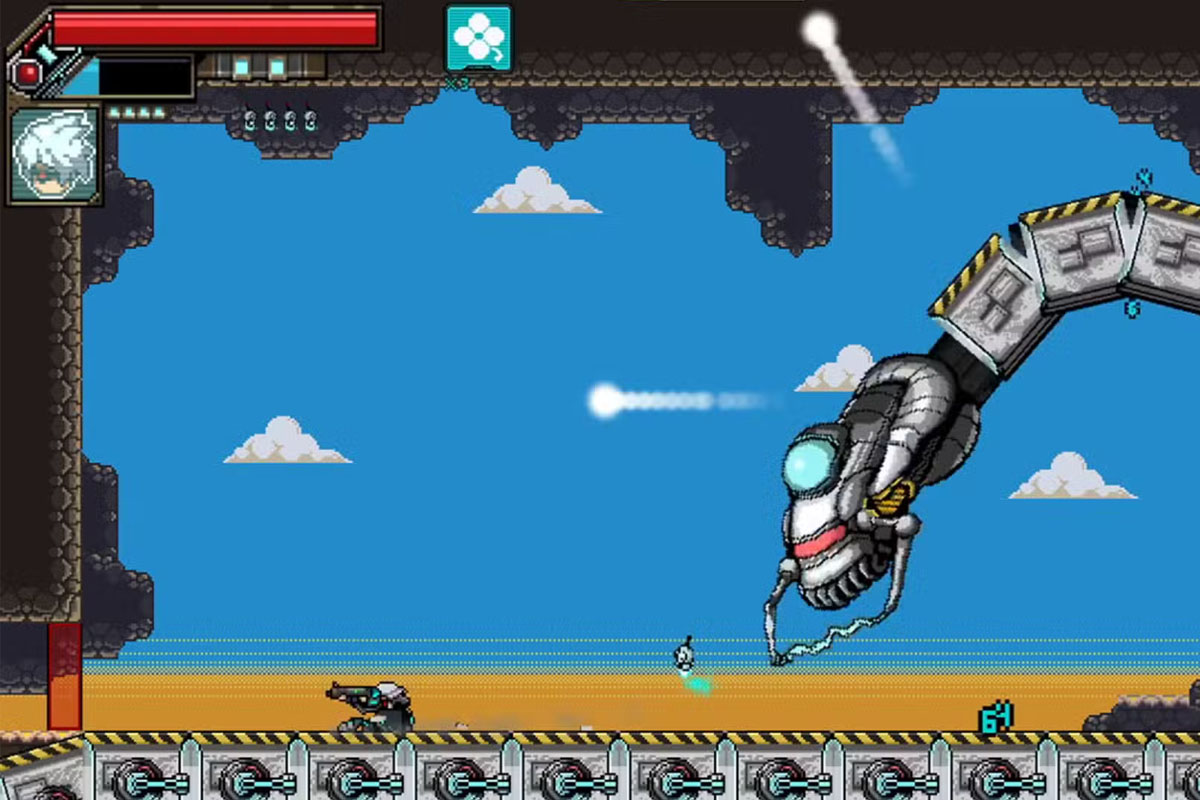The image size is (1200, 800).
Task: Activate the teal four-petal ability icon
Action: [478, 38]
